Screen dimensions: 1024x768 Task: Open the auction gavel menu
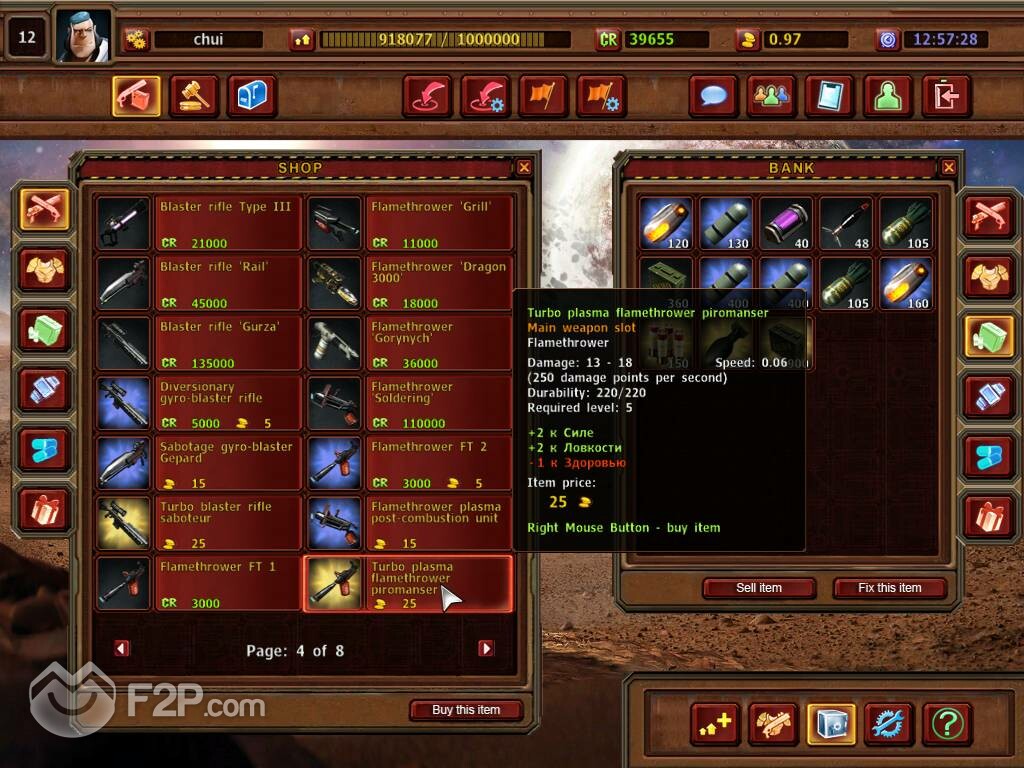tap(194, 96)
